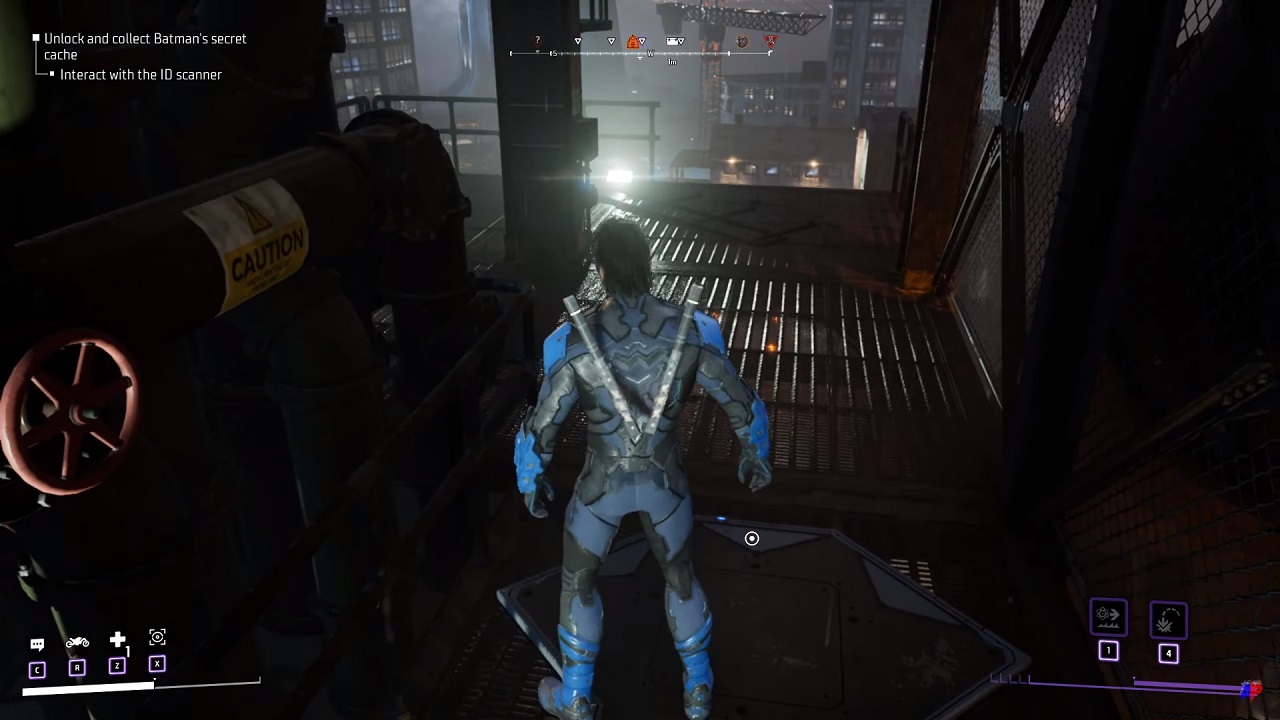
Task: Click the red triangle marker on the compass
Action: pyautogui.click(x=770, y=41)
